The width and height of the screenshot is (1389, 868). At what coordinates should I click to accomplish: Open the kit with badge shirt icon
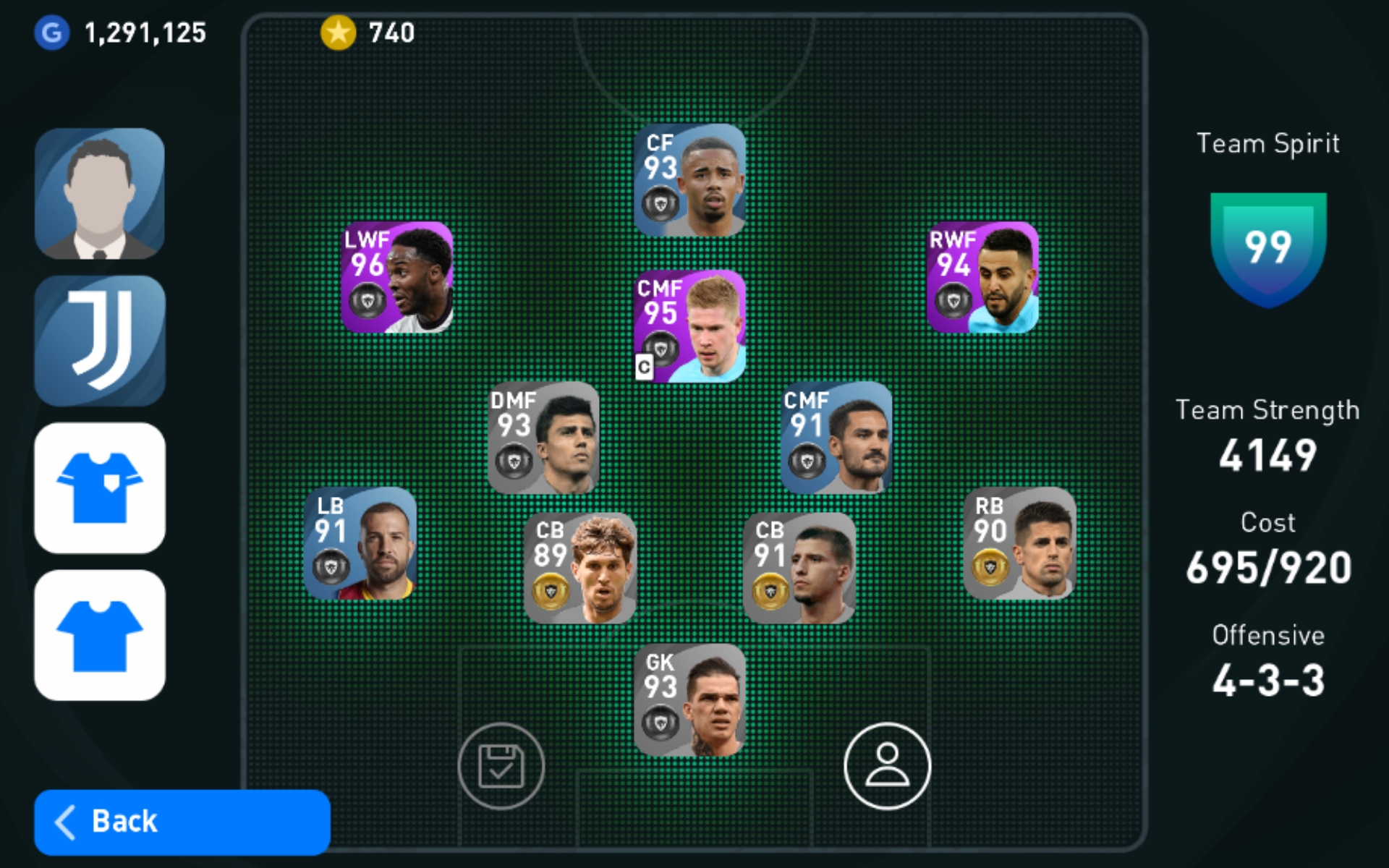tap(100, 488)
